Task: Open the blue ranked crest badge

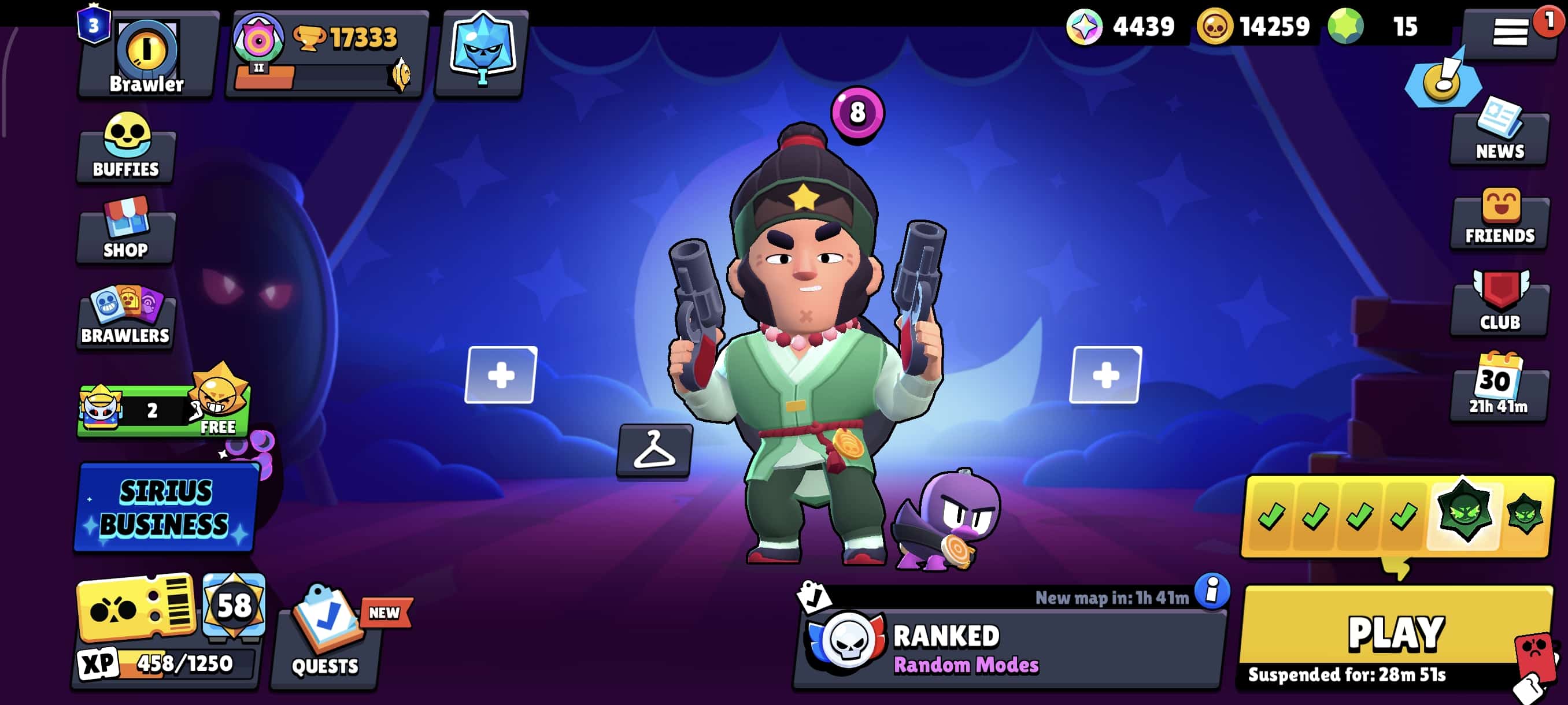Action: pyautogui.click(x=482, y=54)
